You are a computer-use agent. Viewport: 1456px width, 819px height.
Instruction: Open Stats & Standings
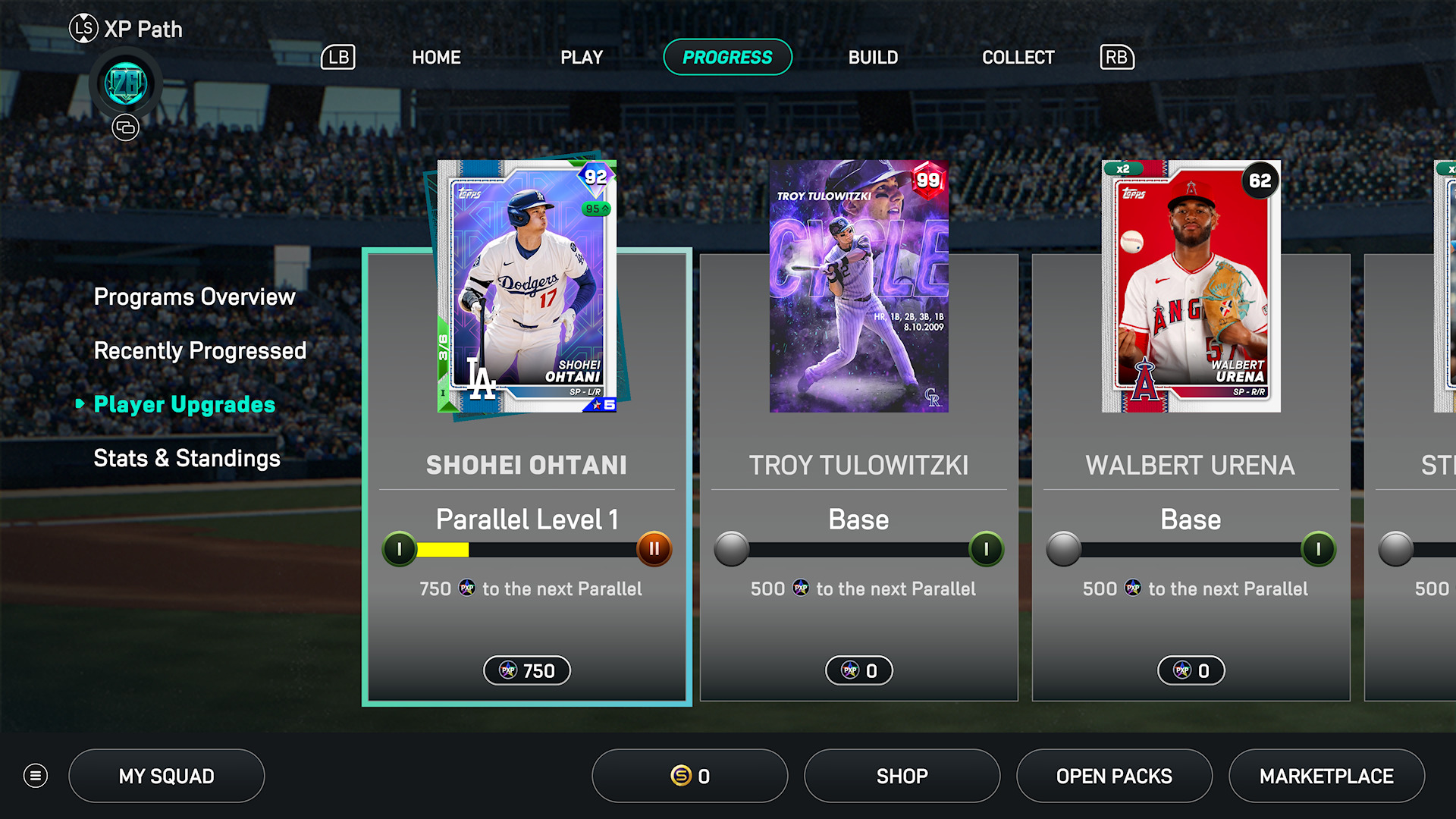click(x=187, y=458)
